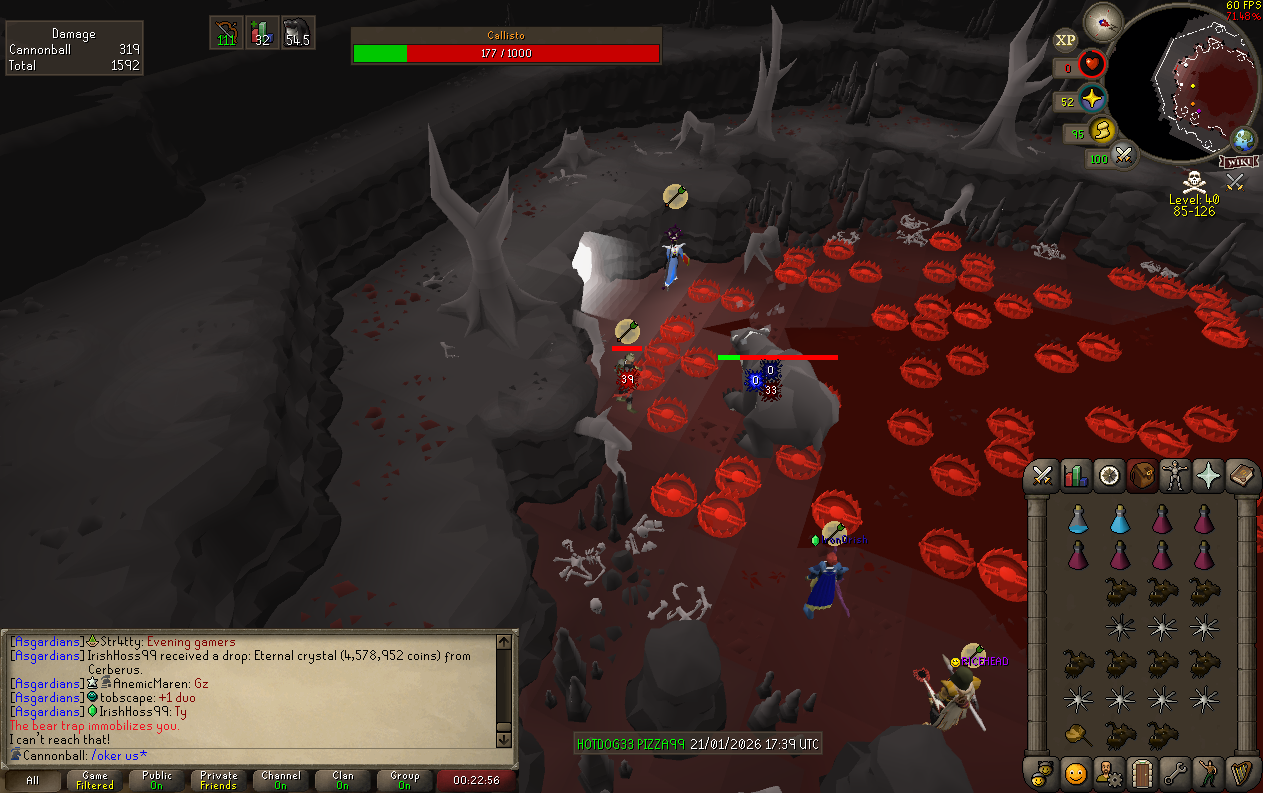Screen dimensions: 1263x793
Task: Open the harp Music Player tab
Action: tap(1241, 773)
